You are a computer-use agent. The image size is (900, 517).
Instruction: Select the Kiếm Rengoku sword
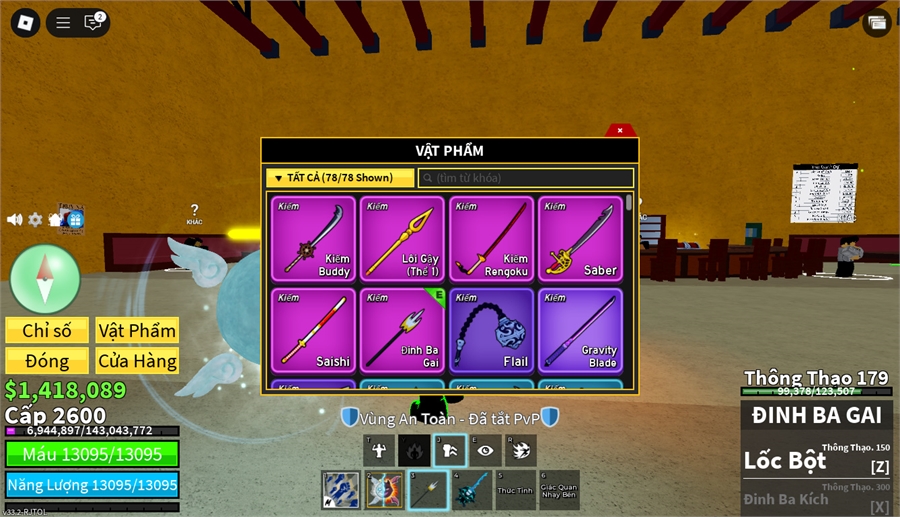pyautogui.click(x=491, y=239)
